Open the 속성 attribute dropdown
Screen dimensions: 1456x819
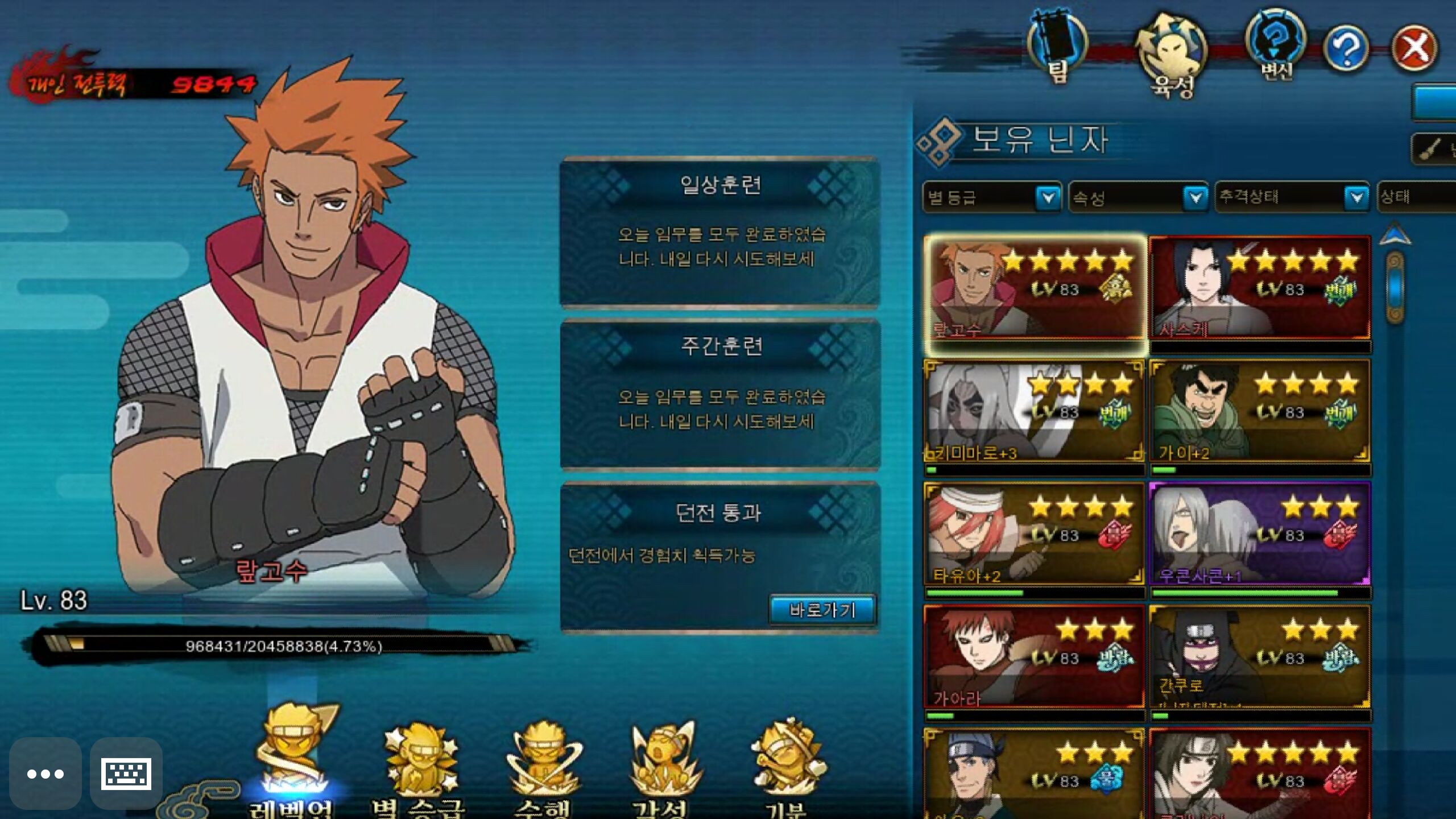pos(1138,197)
